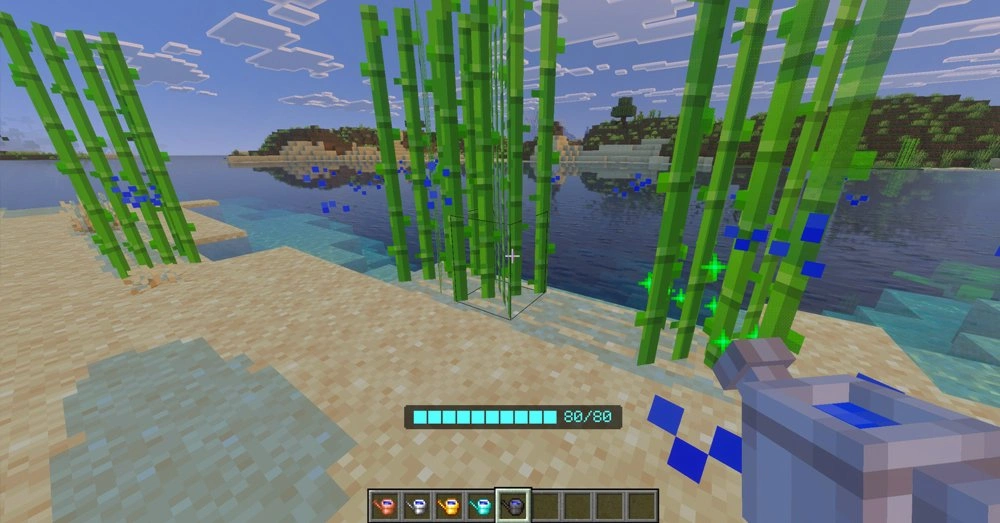1000x523 pixels.
Task: Select the iron watering can slot
Action: pyautogui.click(x=417, y=506)
